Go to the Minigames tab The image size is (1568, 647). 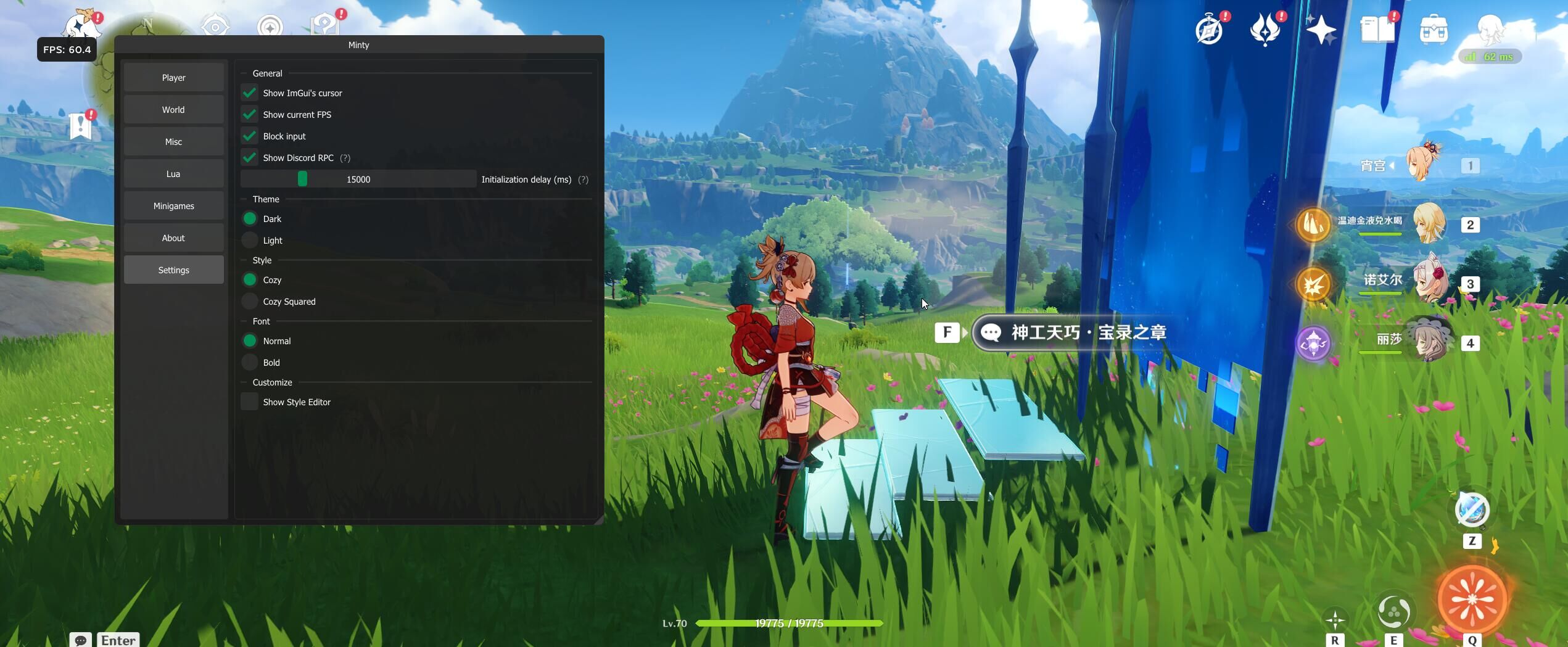[173, 206]
